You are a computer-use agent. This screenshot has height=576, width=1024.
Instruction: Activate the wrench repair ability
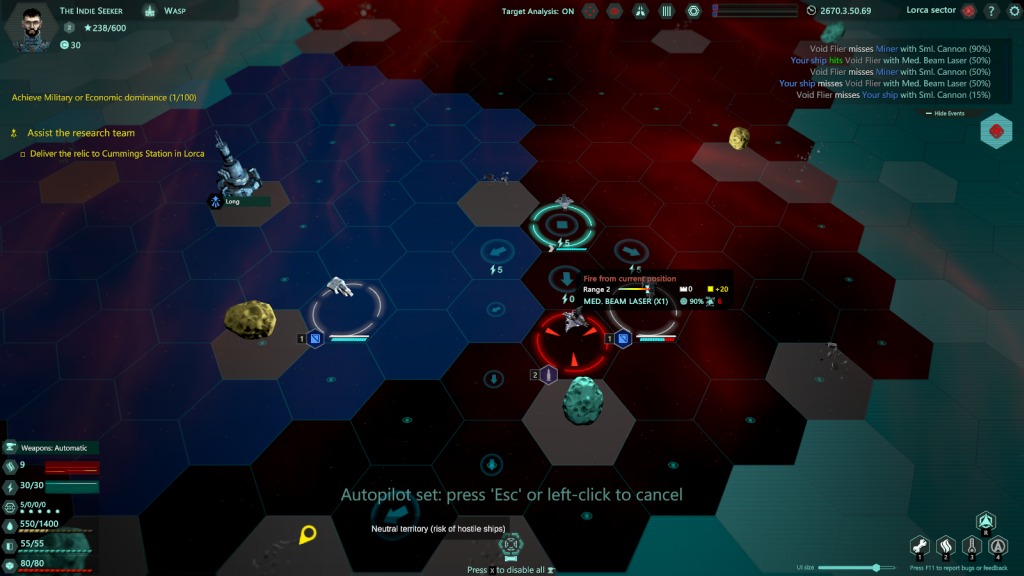[x=919, y=546]
